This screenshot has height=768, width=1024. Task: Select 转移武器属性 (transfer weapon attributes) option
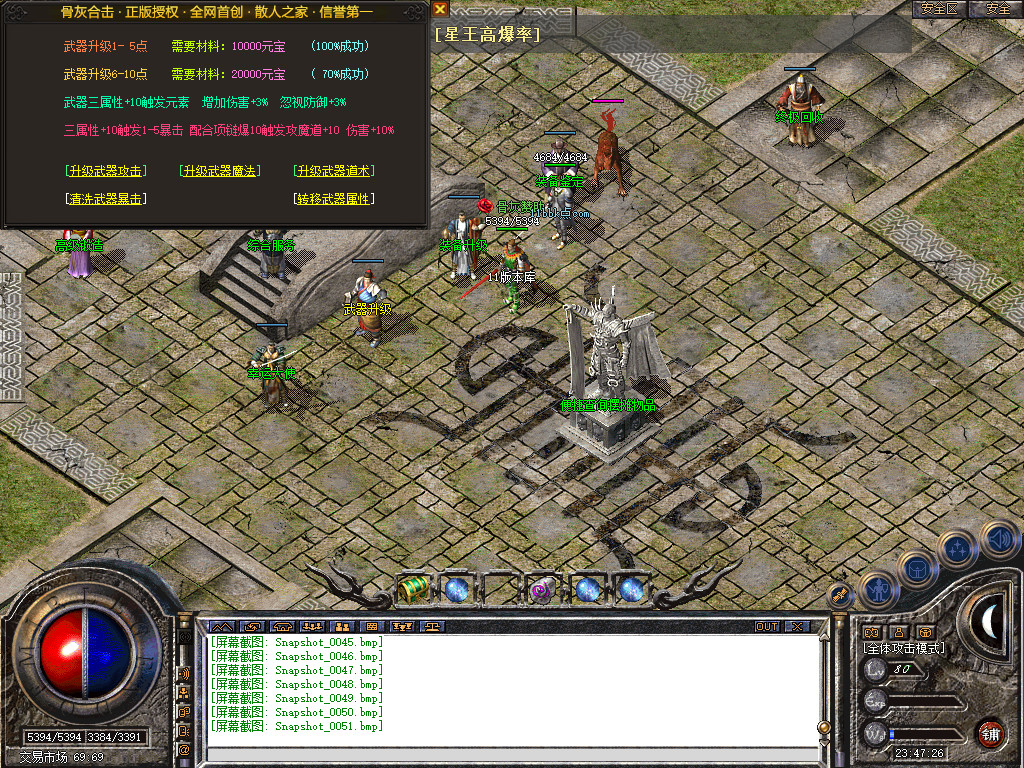334,199
